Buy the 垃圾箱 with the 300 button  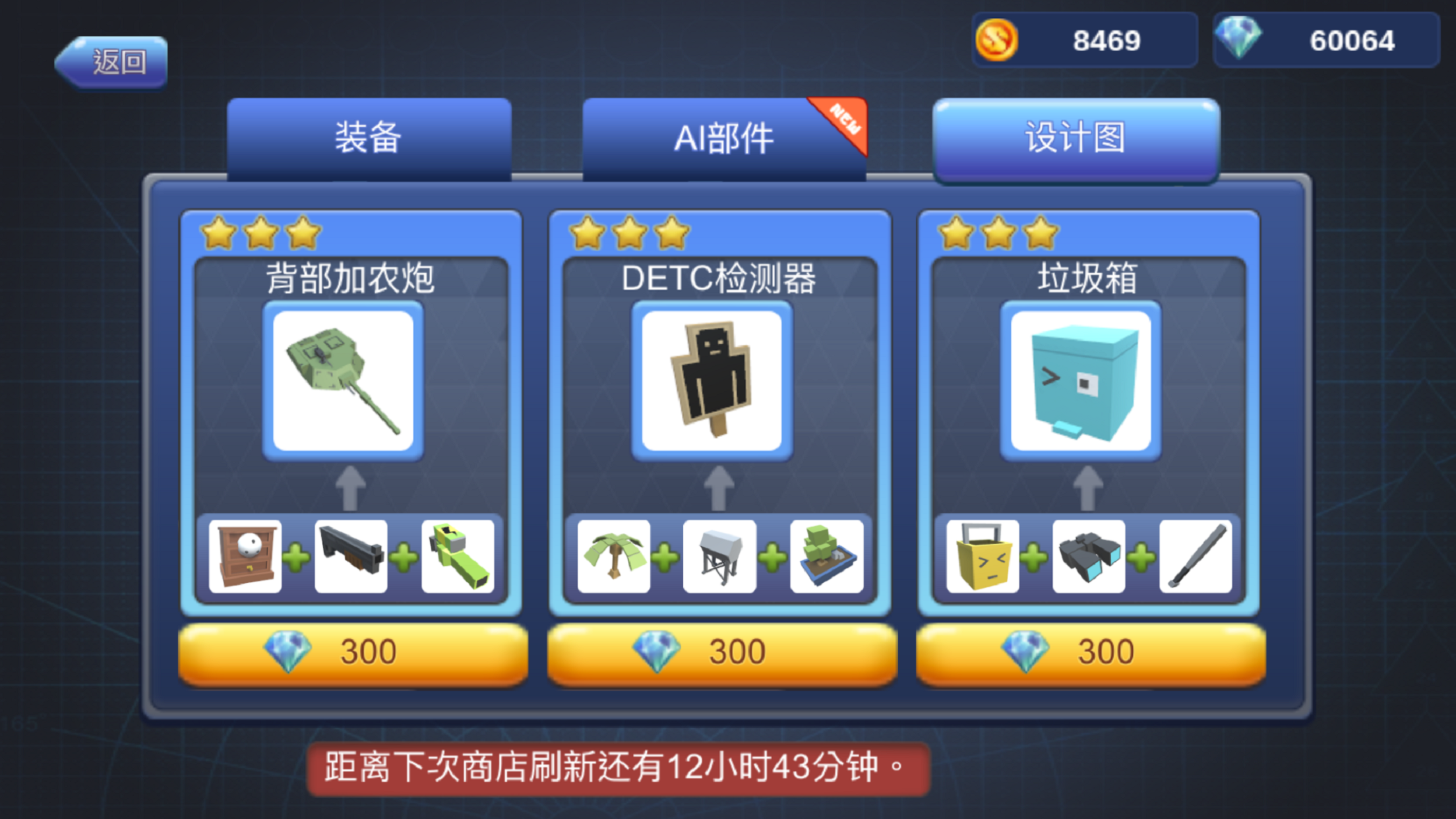pos(1088,651)
